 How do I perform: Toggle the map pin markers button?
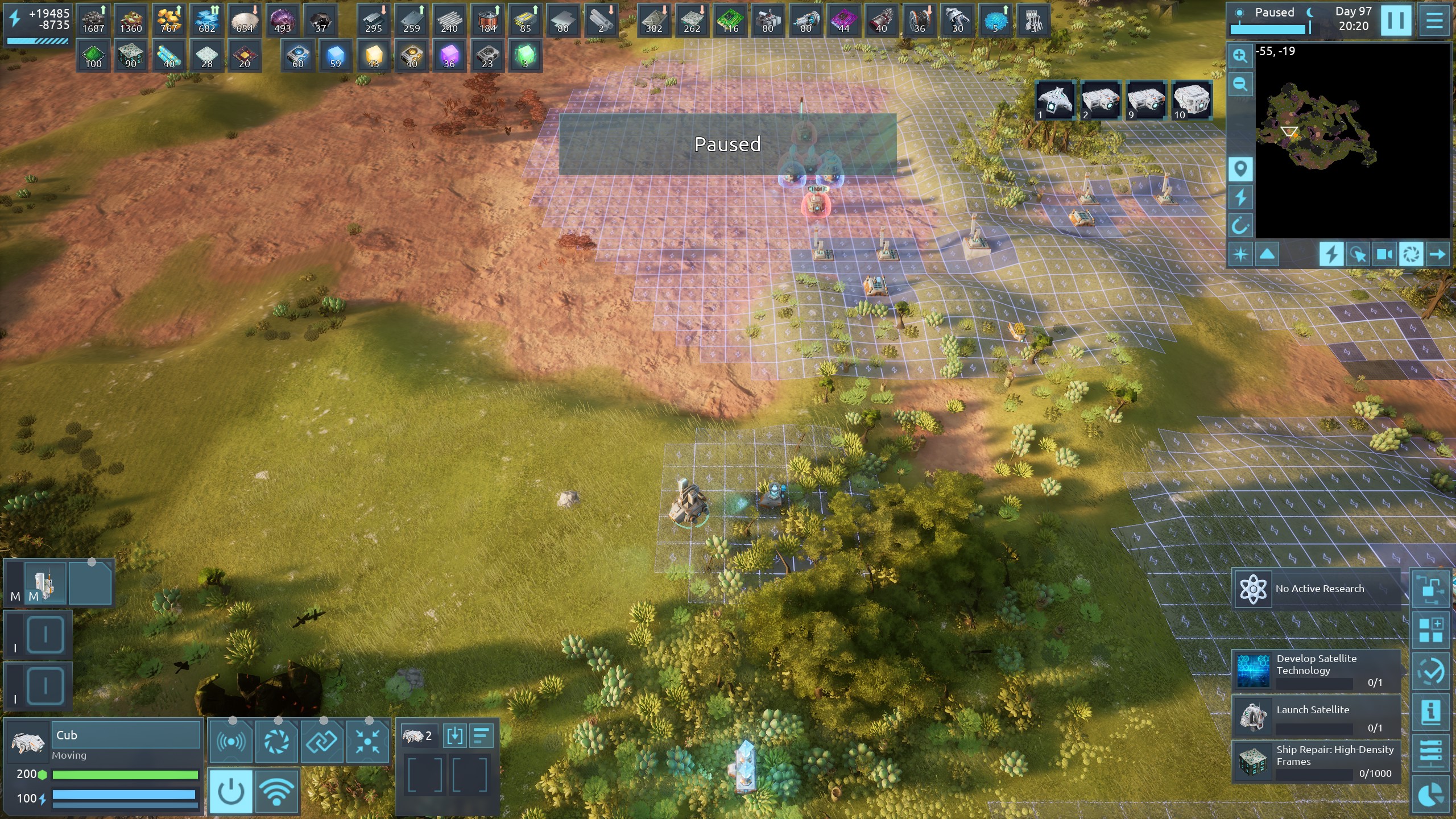pos(1240,169)
